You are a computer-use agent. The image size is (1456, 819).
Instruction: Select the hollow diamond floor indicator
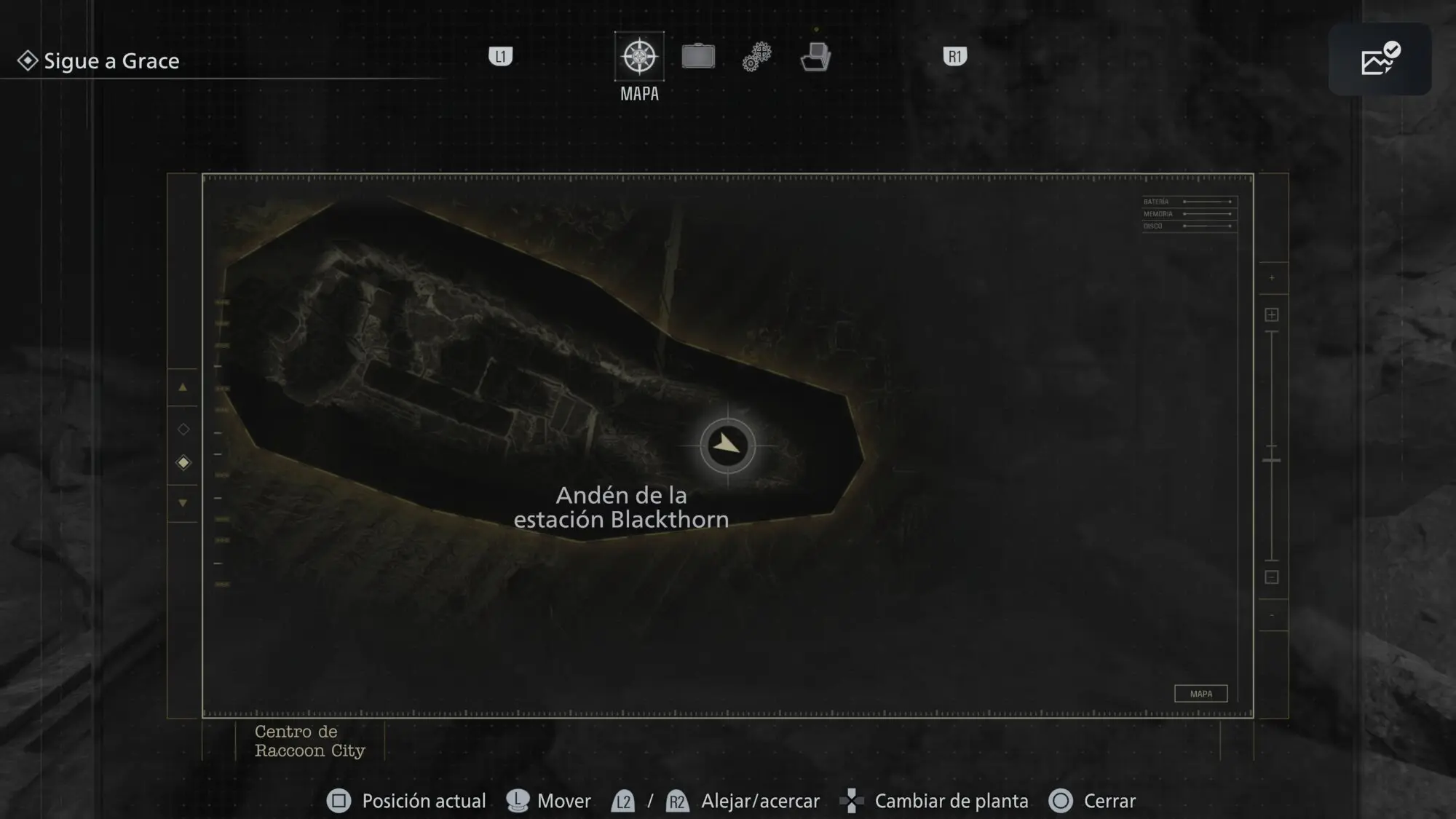click(x=183, y=430)
